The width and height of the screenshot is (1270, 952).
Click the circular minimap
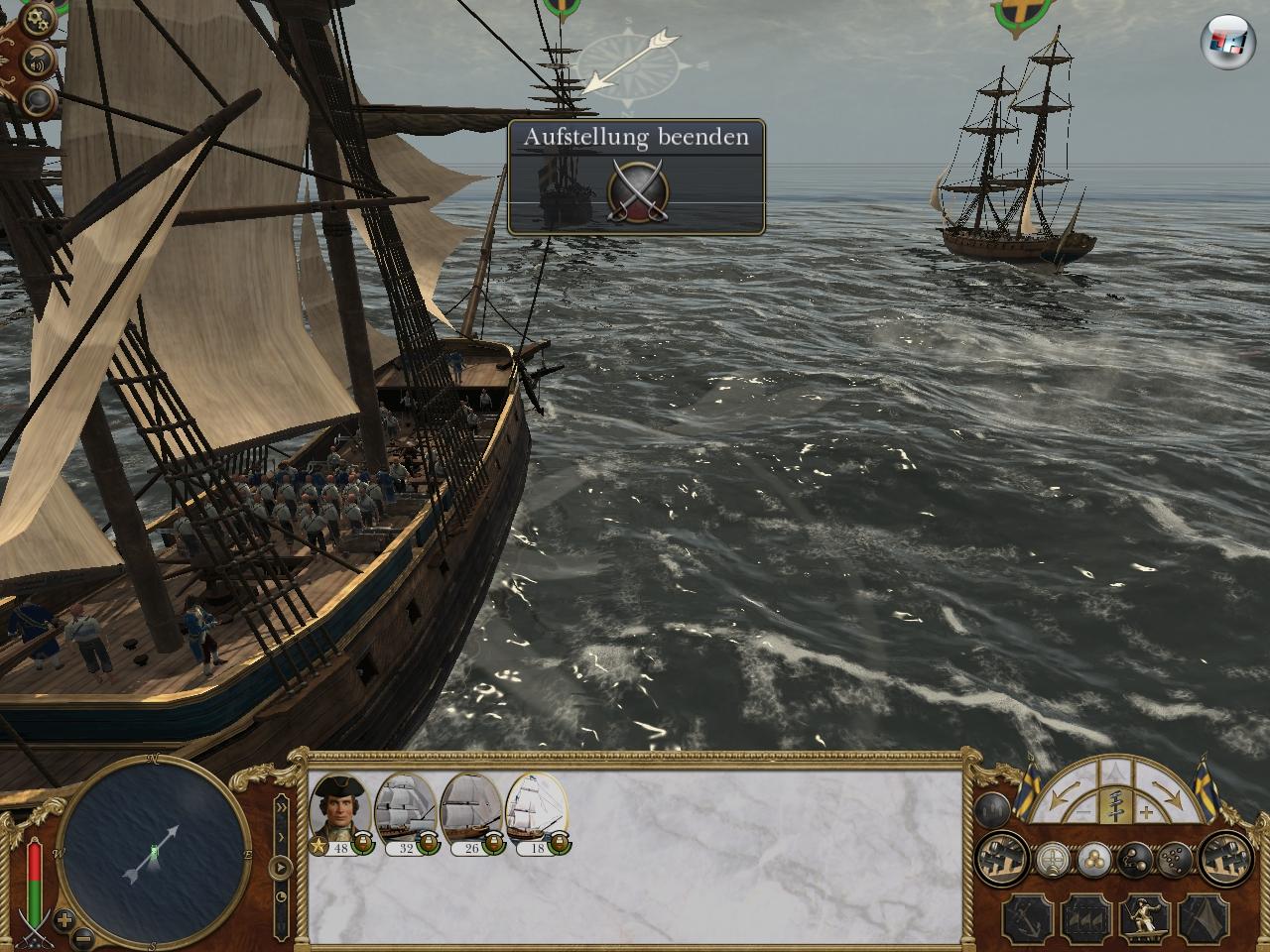(152, 852)
